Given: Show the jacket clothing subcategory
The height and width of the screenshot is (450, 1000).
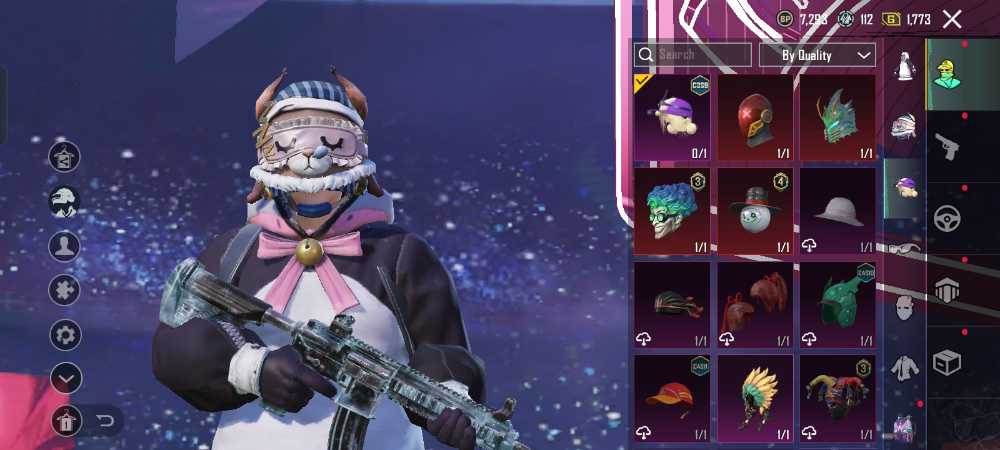Looking at the screenshot, I should click(x=905, y=369).
